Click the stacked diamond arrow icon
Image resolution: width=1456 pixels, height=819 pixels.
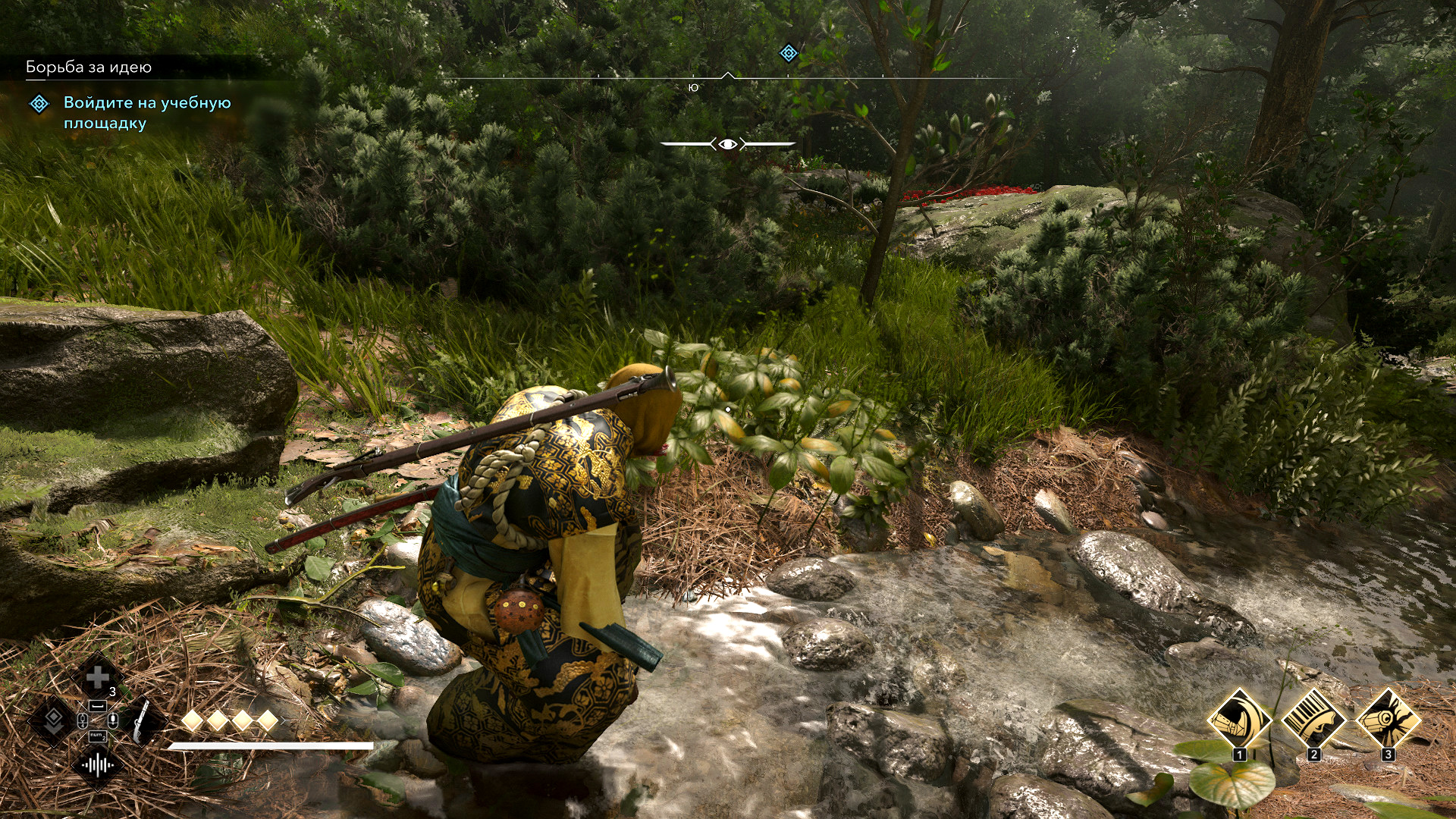[53, 720]
